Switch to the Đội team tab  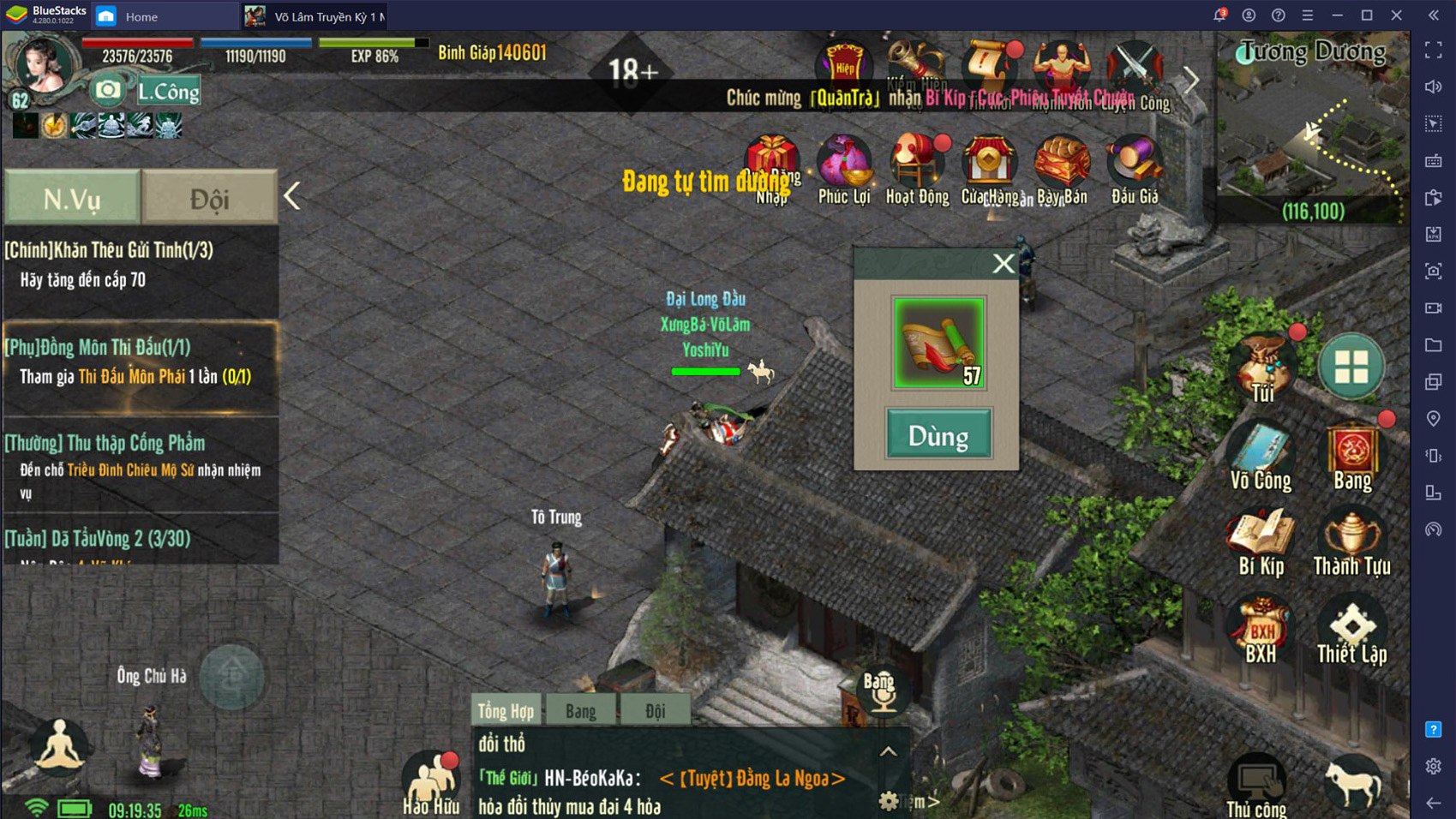point(209,199)
